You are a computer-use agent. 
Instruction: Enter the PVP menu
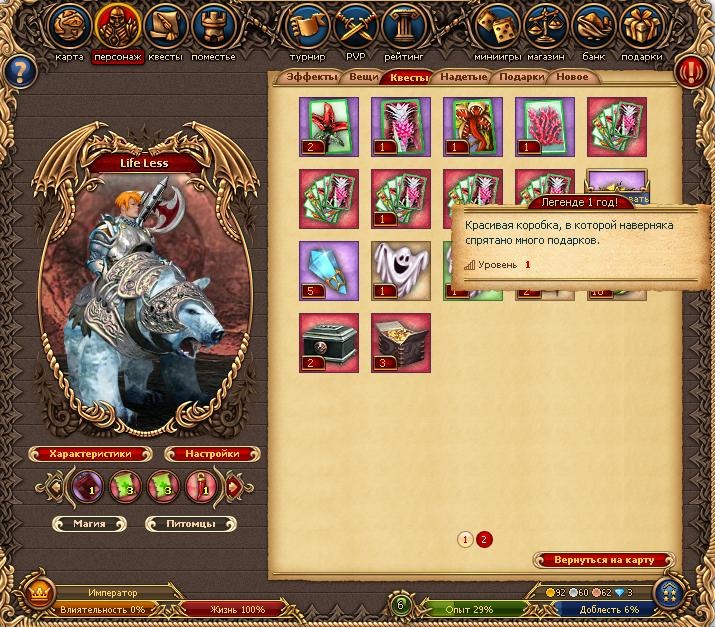pyautogui.click(x=357, y=26)
